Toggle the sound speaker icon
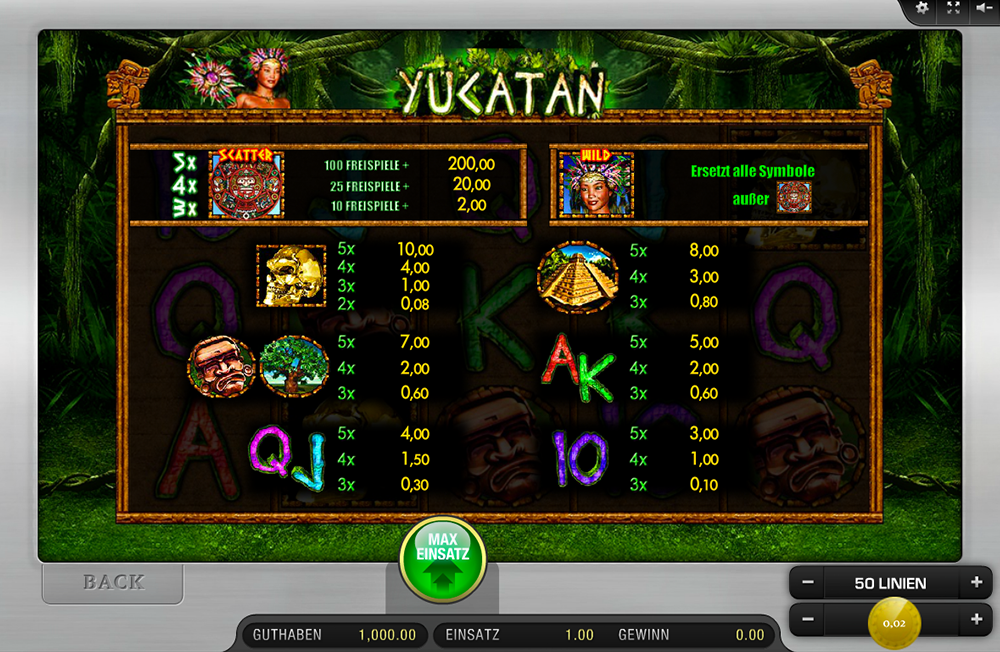This screenshot has width=1000, height=652. 984,8
